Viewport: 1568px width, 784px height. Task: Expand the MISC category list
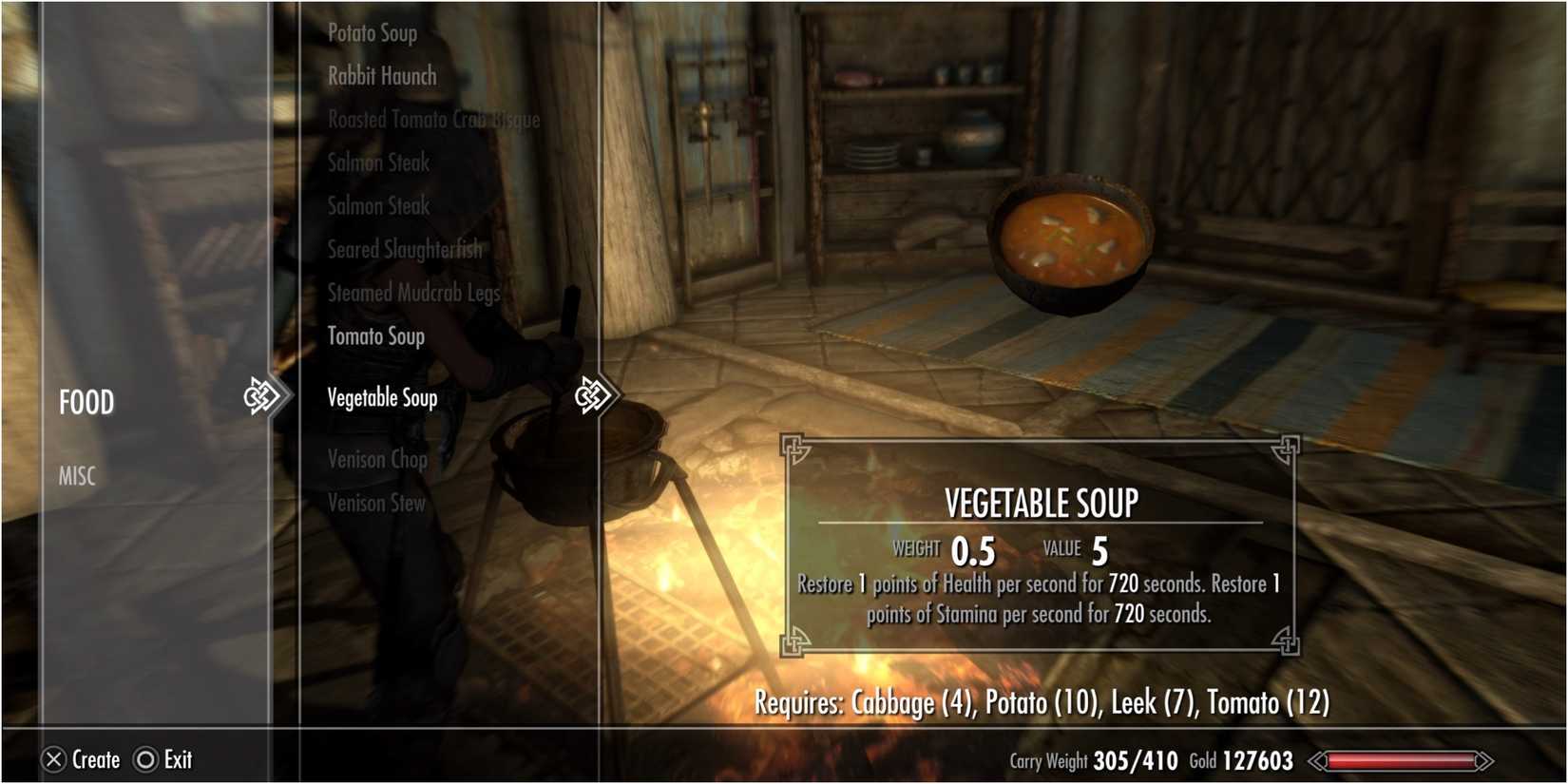tap(76, 475)
